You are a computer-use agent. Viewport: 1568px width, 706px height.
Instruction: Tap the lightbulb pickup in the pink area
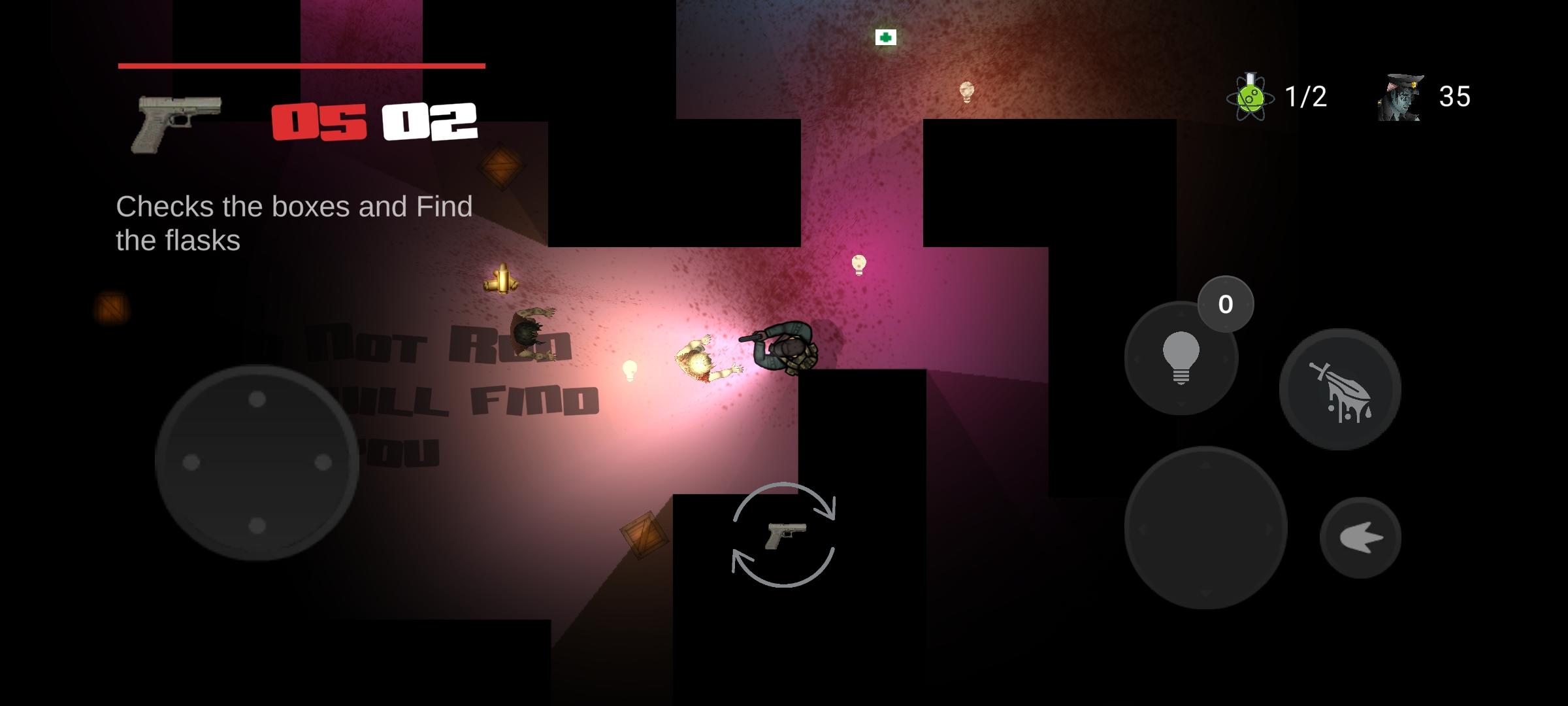[x=858, y=265]
